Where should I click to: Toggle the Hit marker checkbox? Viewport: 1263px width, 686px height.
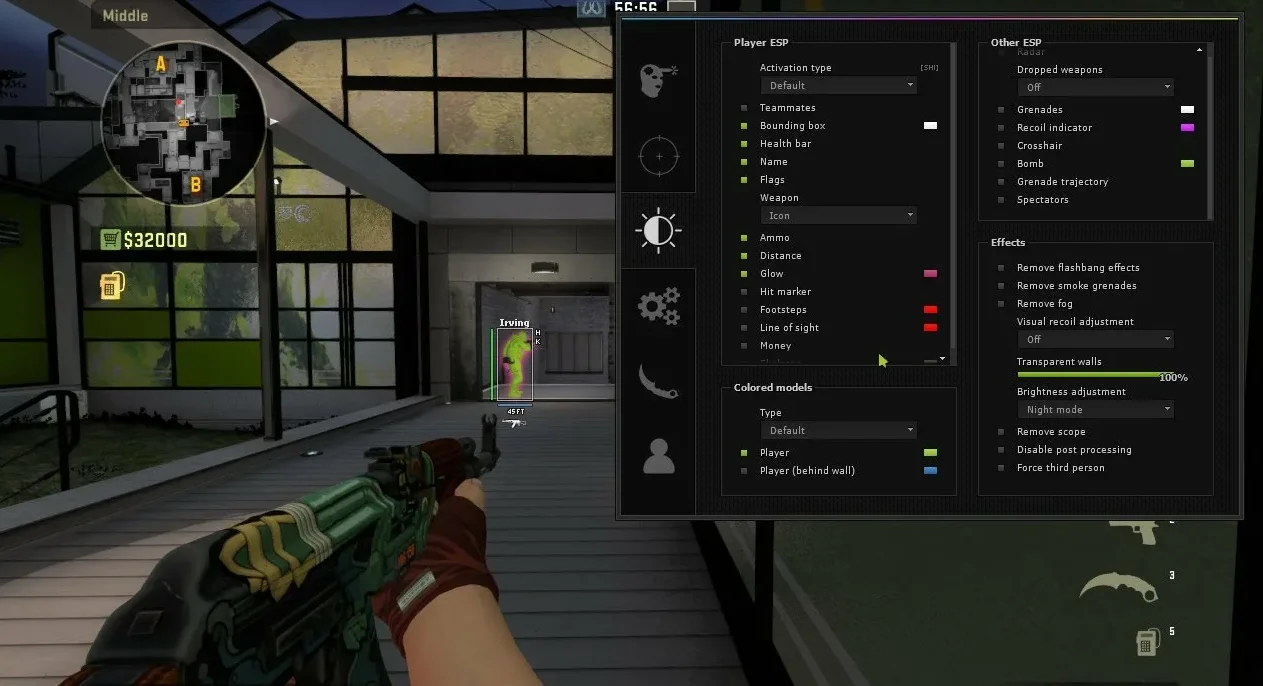pyautogui.click(x=744, y=292)
